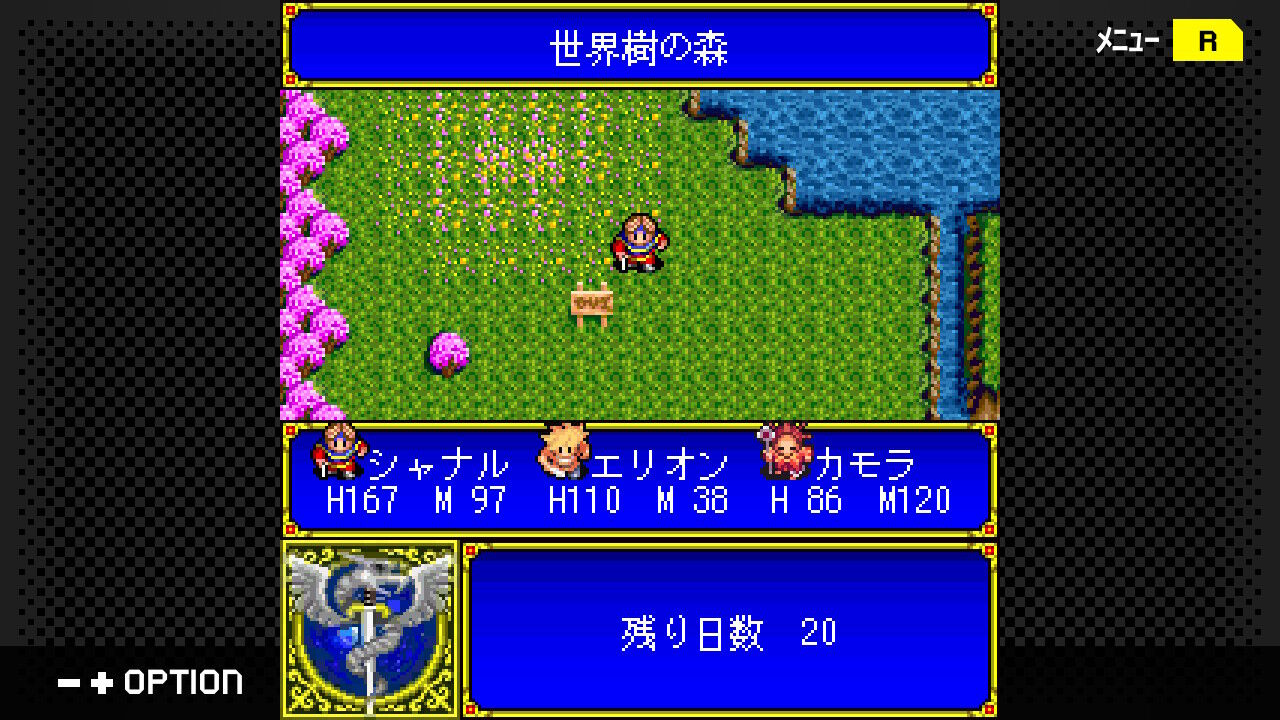Expand the 世界樹の森 location banner
1280x720 pixels.
tap(640, 44)
